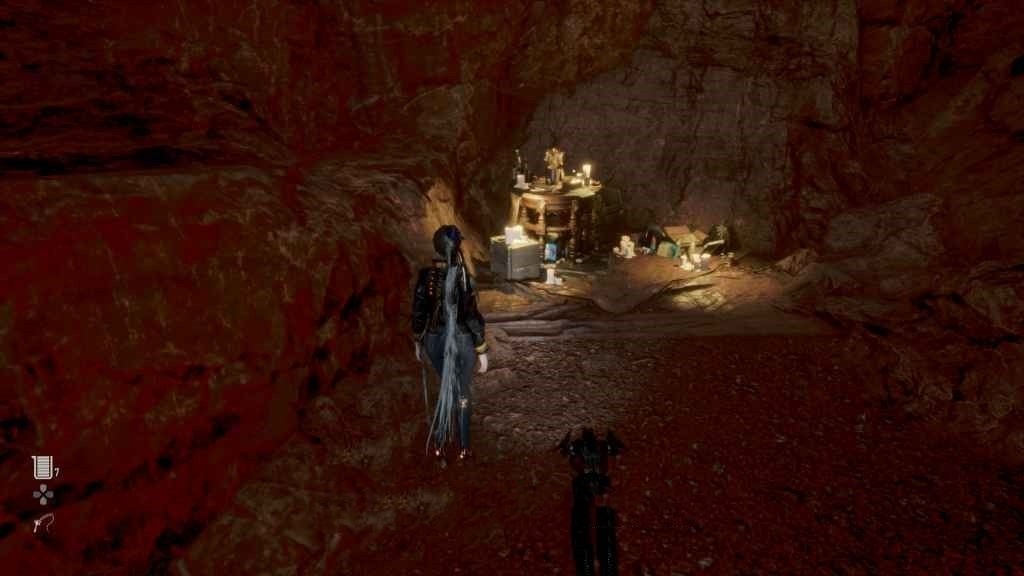Select the fishing rod quick-use icon
Viewport: 1024px width, 576px height.
[42, 522]
